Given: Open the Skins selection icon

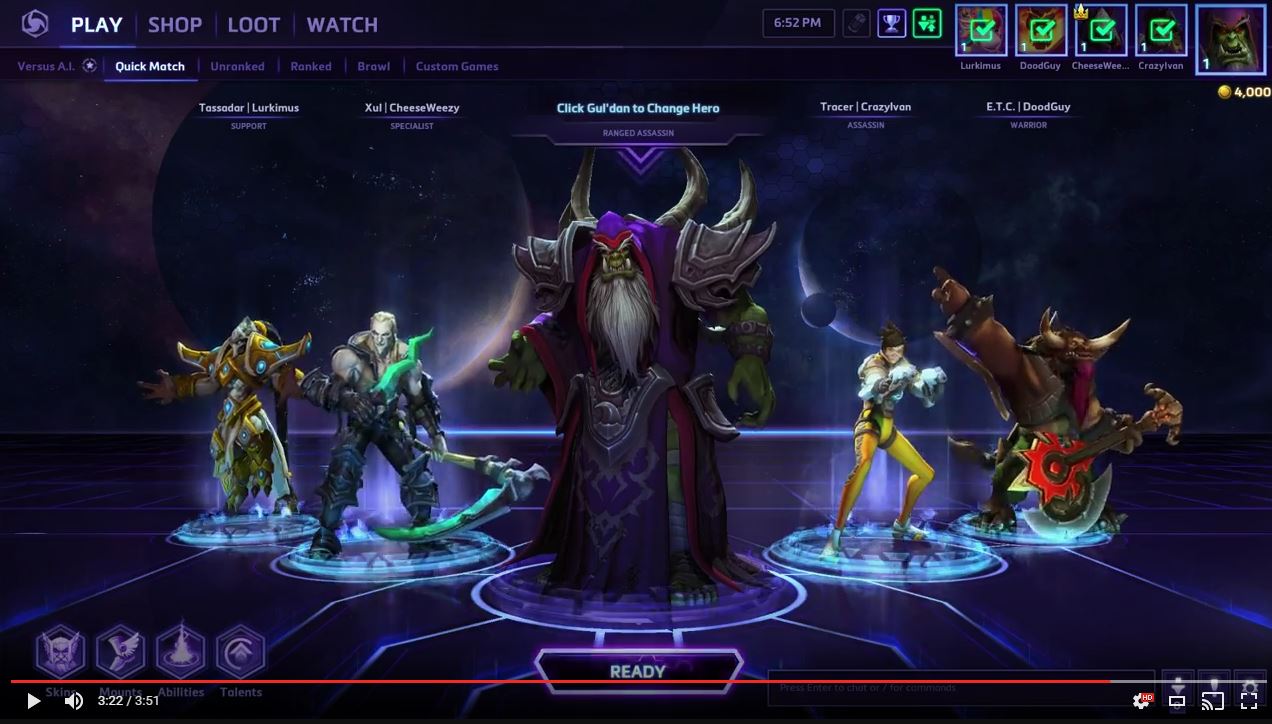Looking at the screenshot, I should tap(60, 652).
